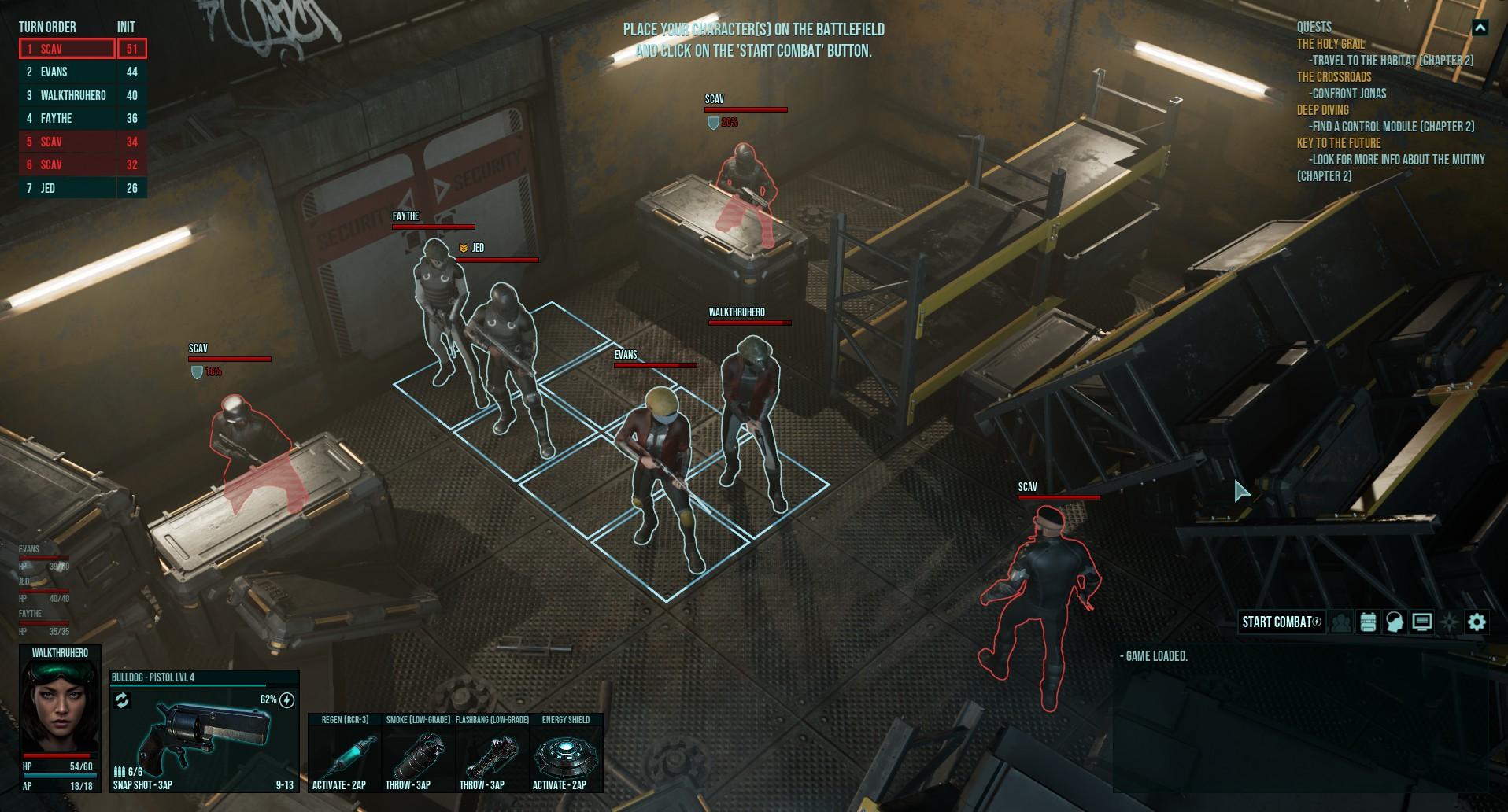Select Evans in the turn order list
Screen dimensions: 1508x812
point(67,72)
